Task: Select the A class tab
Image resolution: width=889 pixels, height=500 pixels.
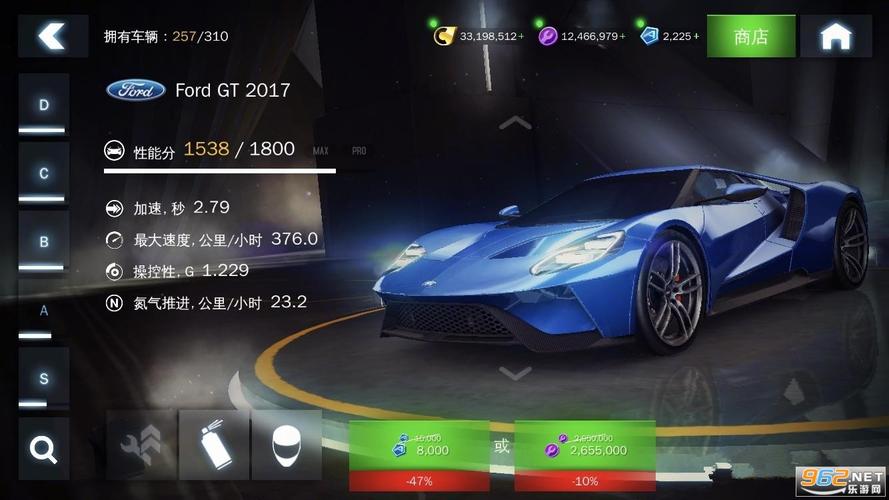Action: tap(44, 311)
